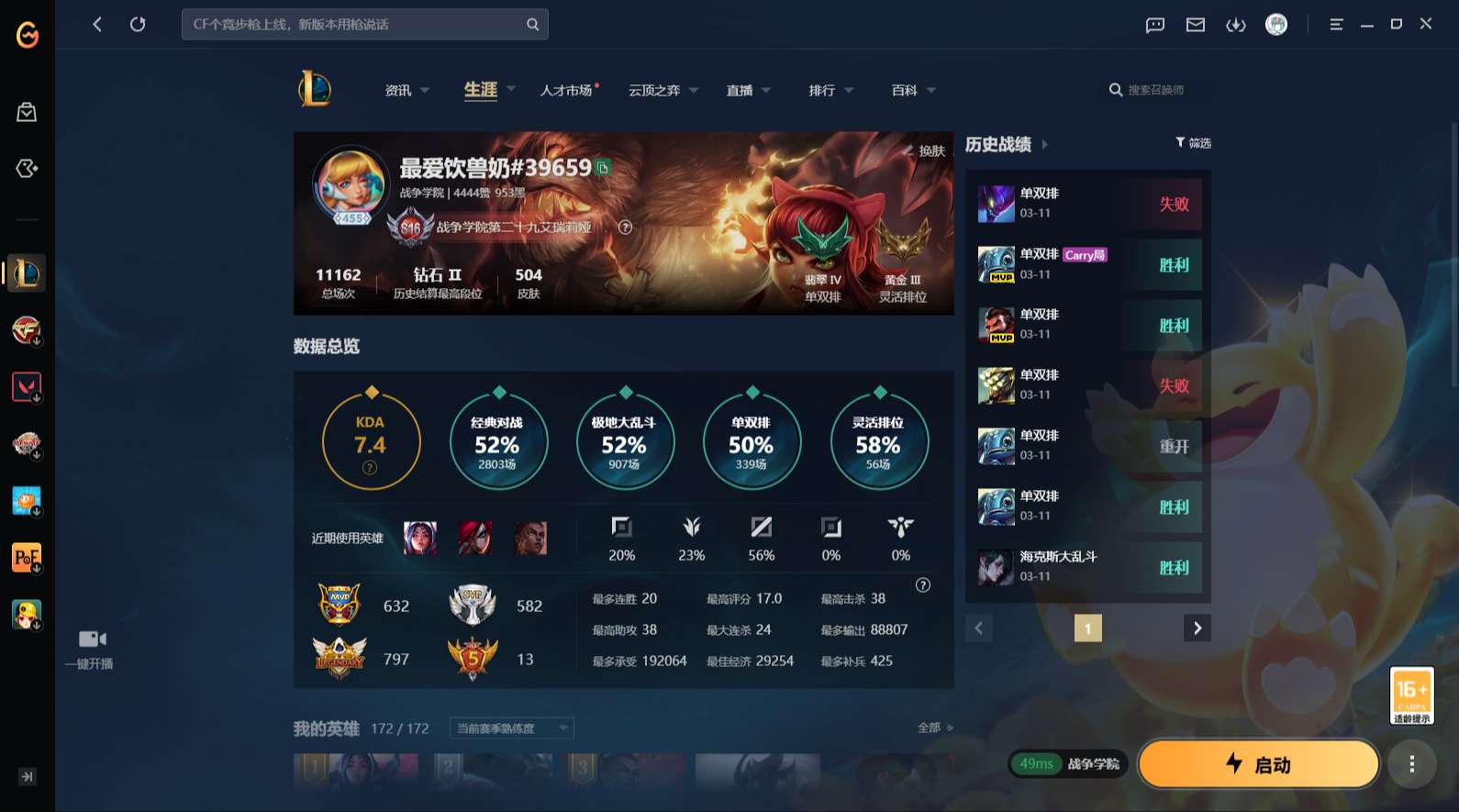
Task: Open the 当前赛季熟练度 dropdown
Action: (x=510, y=728)
